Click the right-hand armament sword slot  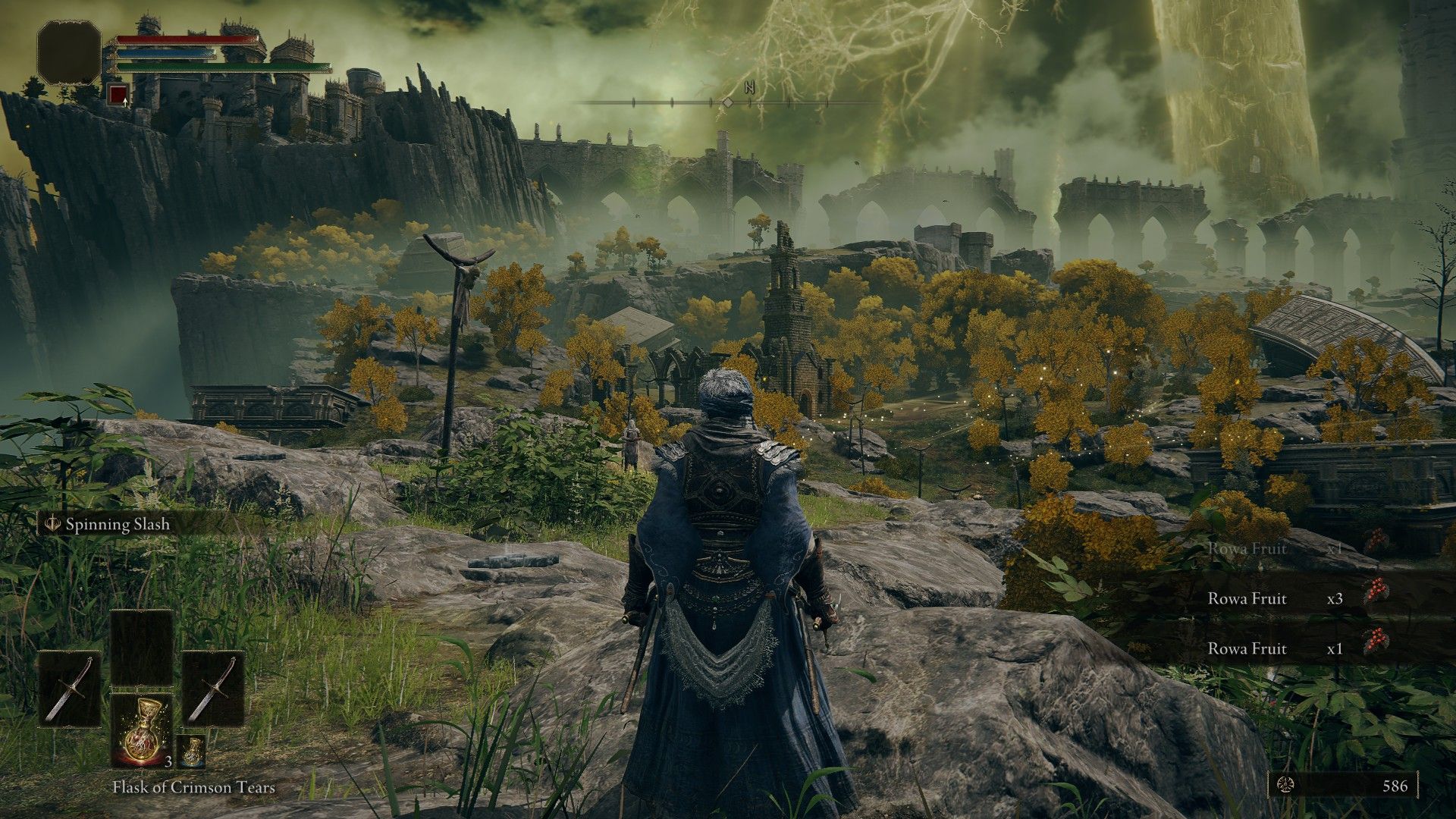[x=213, y=689]
